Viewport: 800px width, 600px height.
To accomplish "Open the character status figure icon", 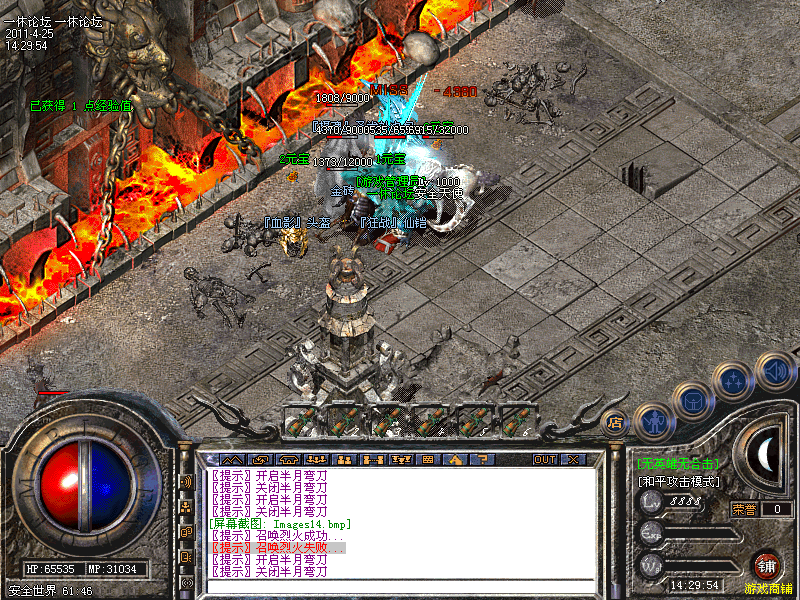I will [652, 419].
